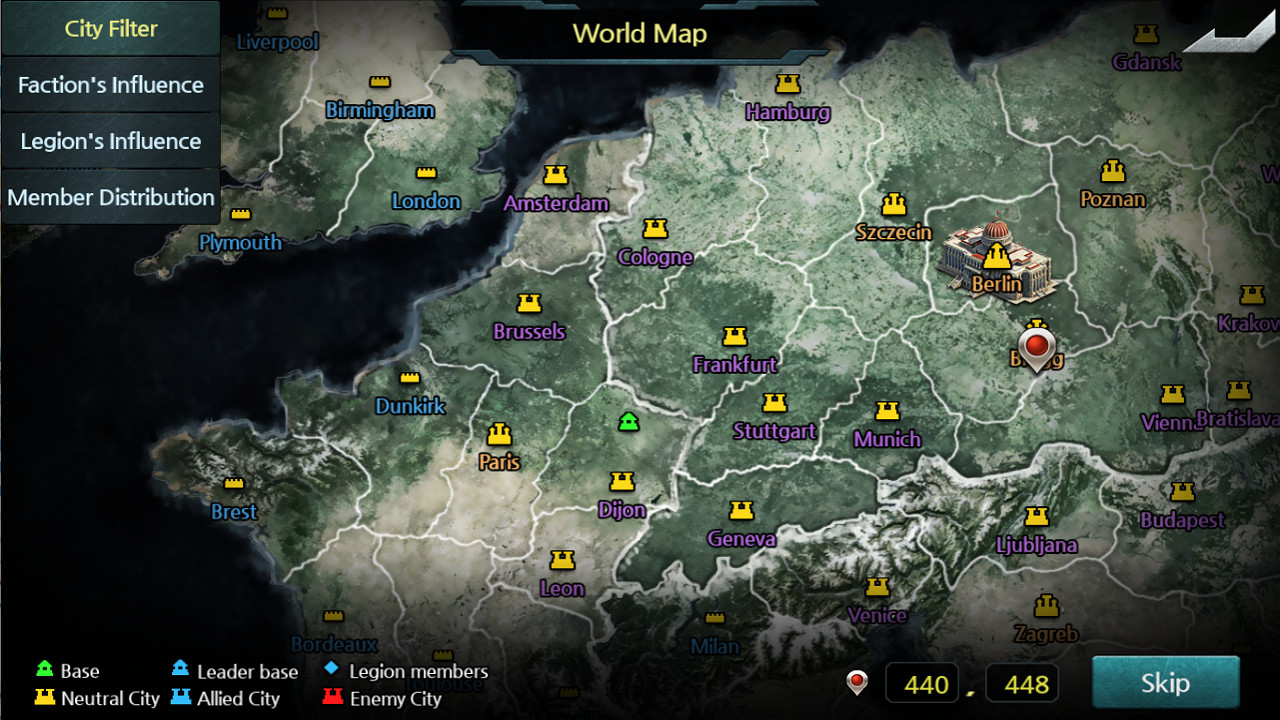The height and width of the screenshot is (720, 1280).
Task: Click the X coordinate field showing 440
Action: [922, 683]
